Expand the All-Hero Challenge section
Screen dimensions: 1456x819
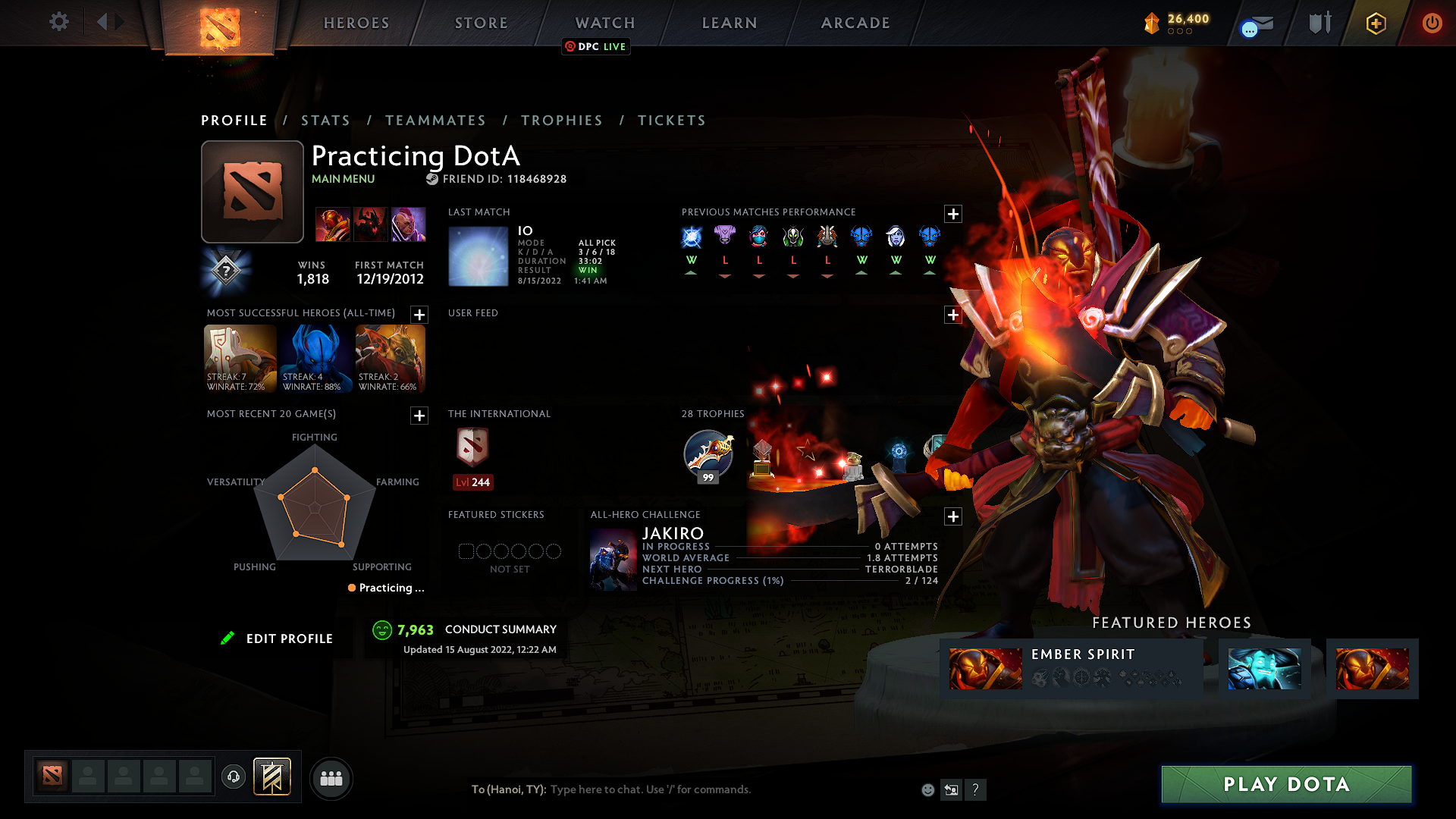tap(953, 516)
